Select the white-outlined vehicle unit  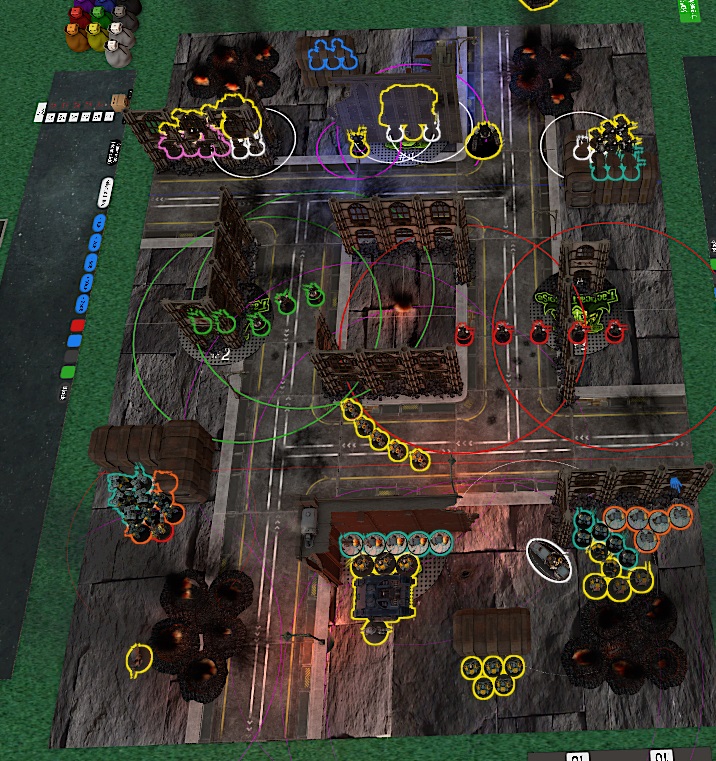(550, 560)
